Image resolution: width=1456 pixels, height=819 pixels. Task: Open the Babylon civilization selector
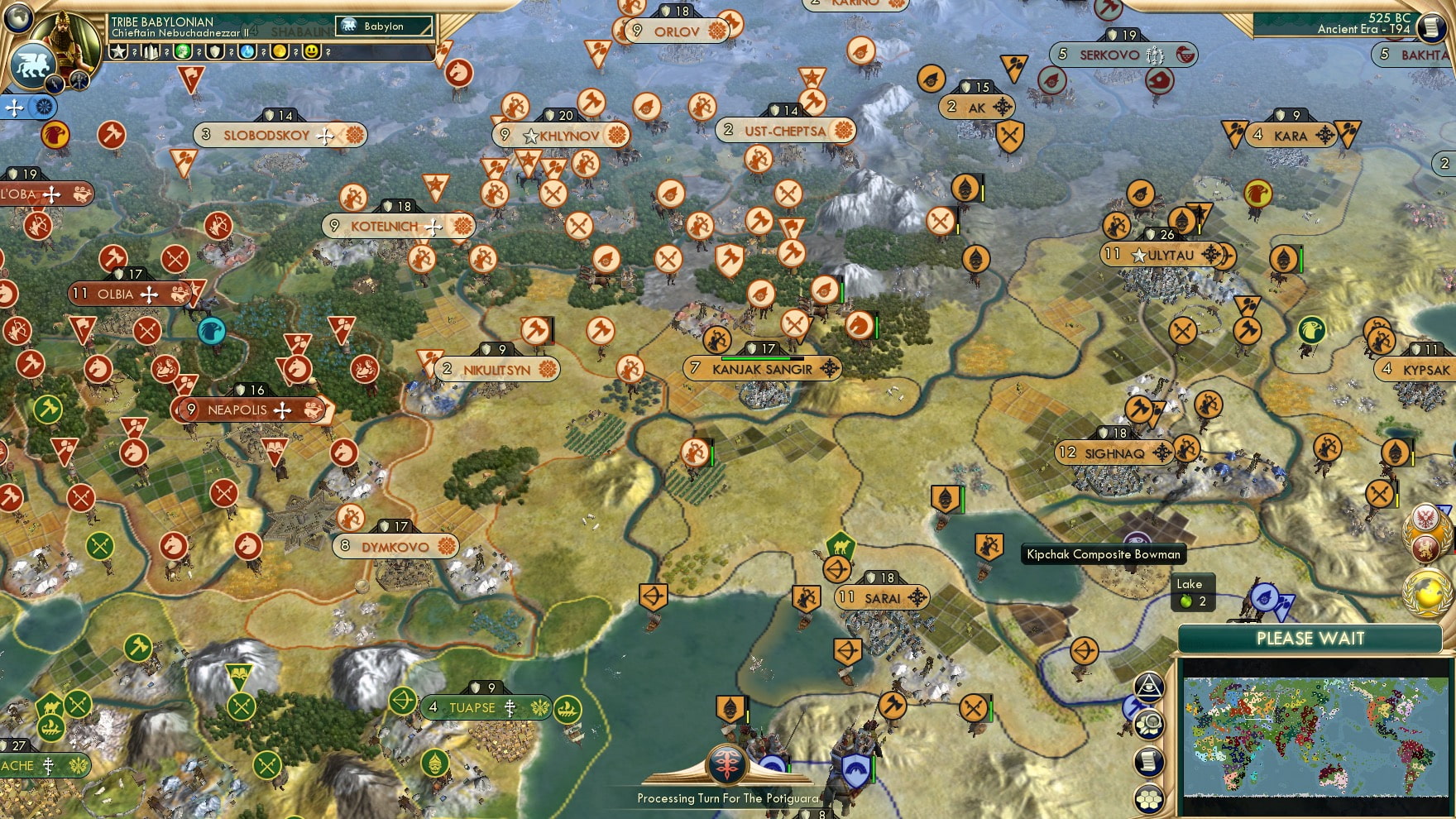click(x=385, y=26)
